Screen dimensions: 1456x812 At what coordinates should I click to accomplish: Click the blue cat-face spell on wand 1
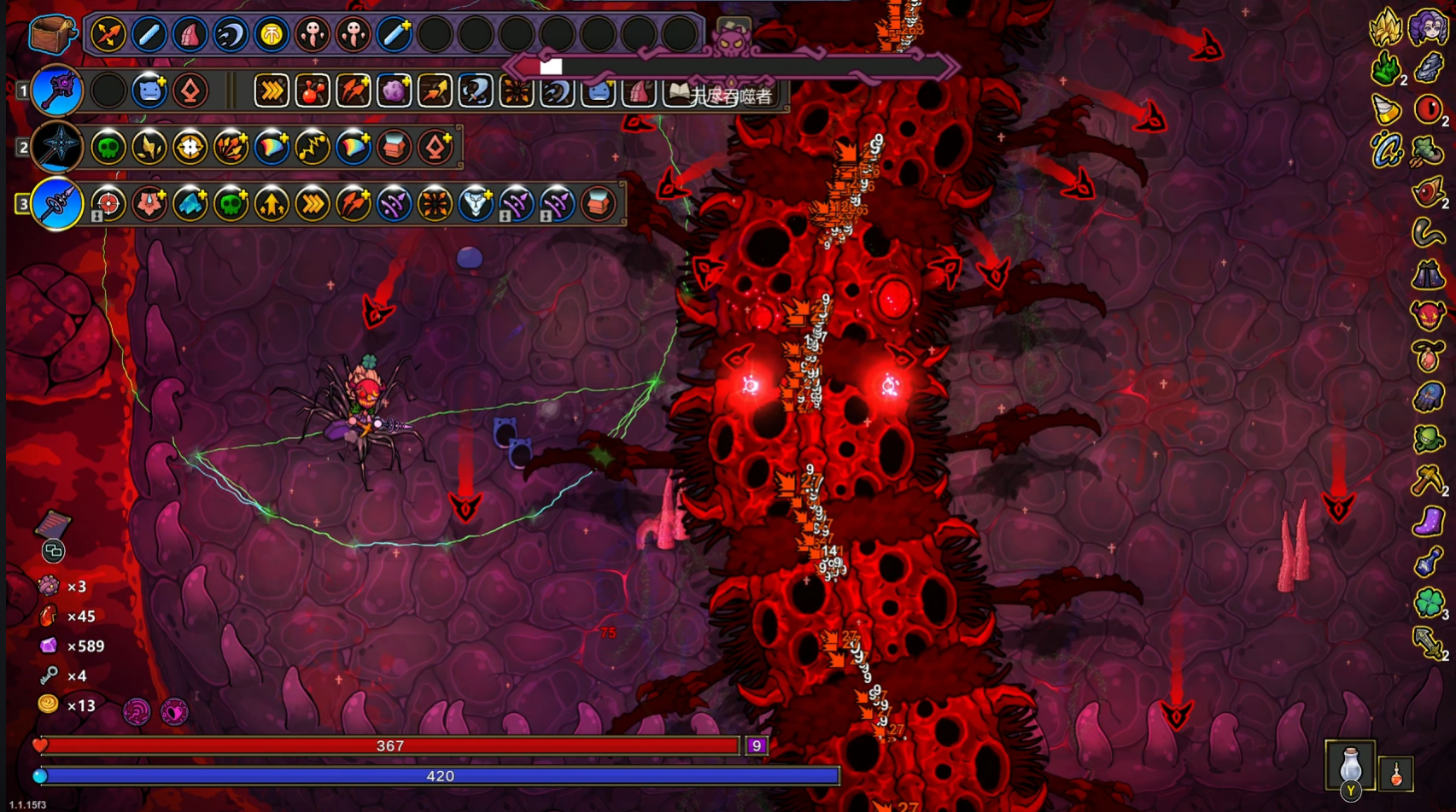click(x=149, y=91)
